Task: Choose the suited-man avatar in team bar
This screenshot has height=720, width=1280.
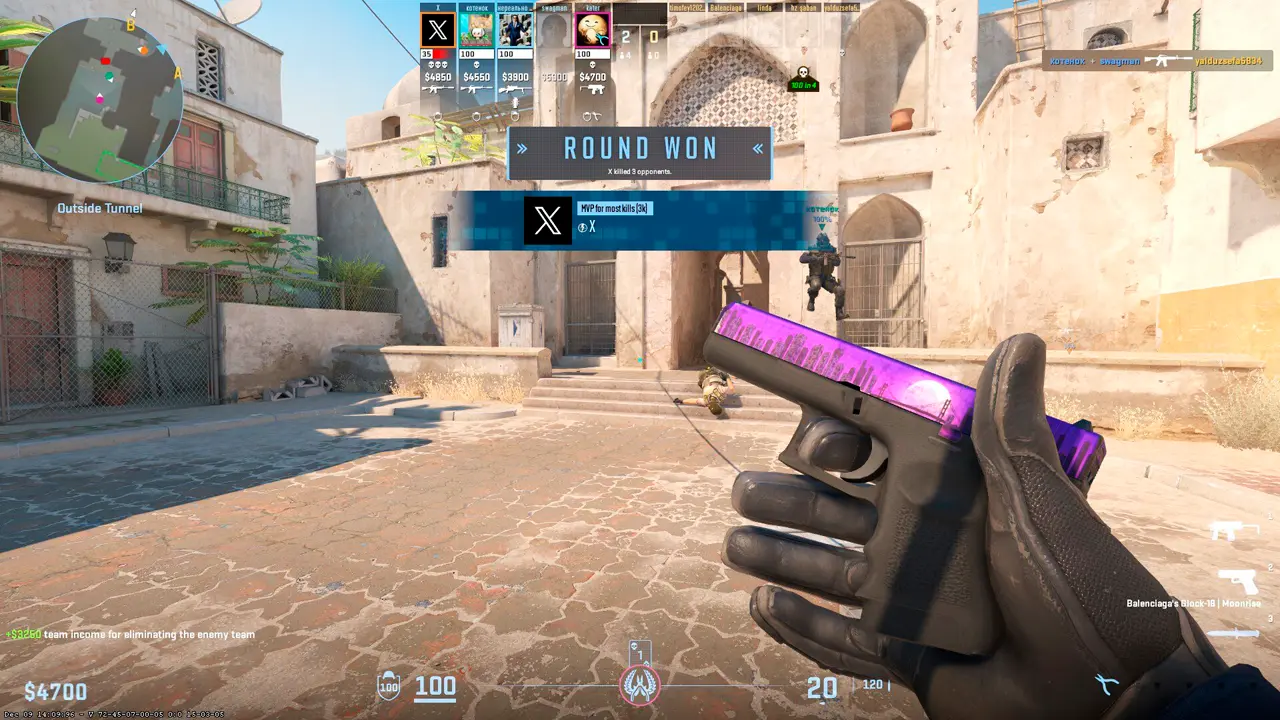Action: pyautogui.click(x=515, y=30)
